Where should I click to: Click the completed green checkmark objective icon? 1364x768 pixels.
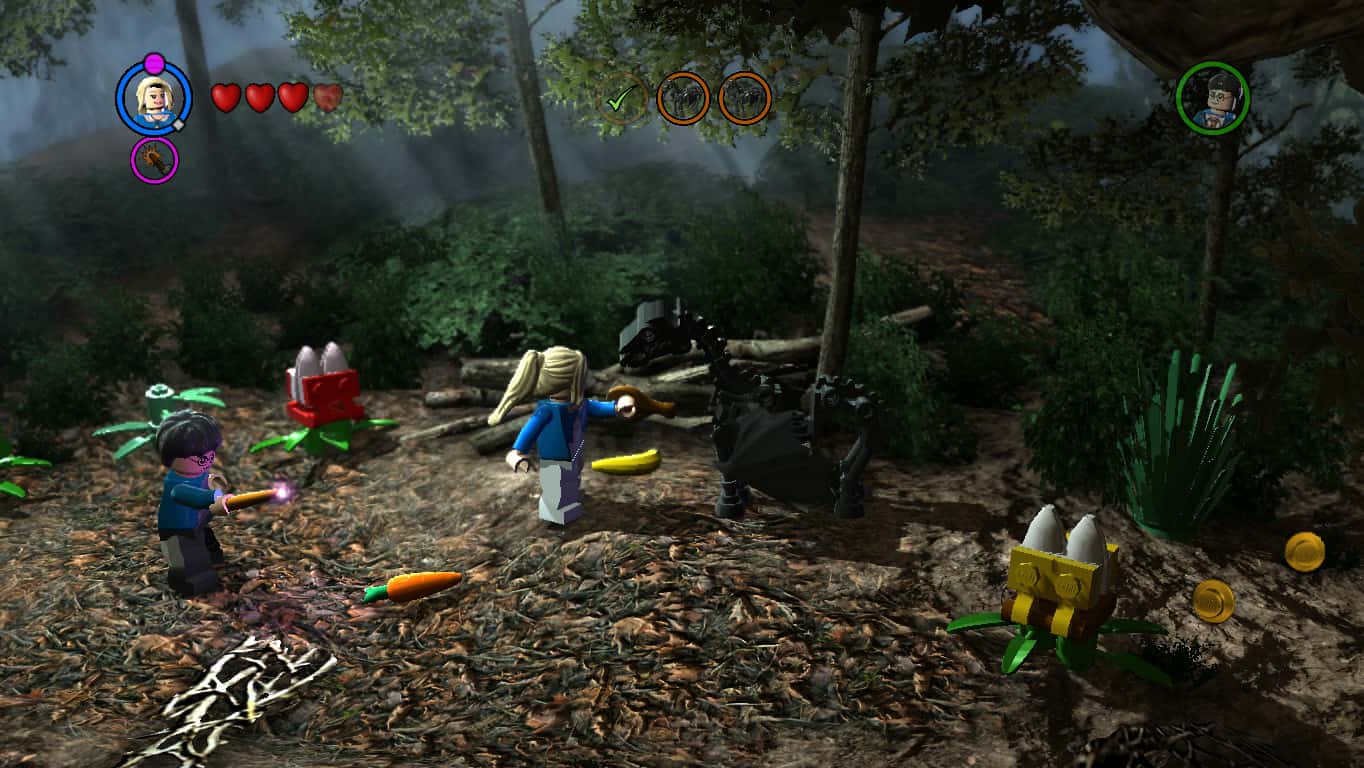[x=626, y=96]
